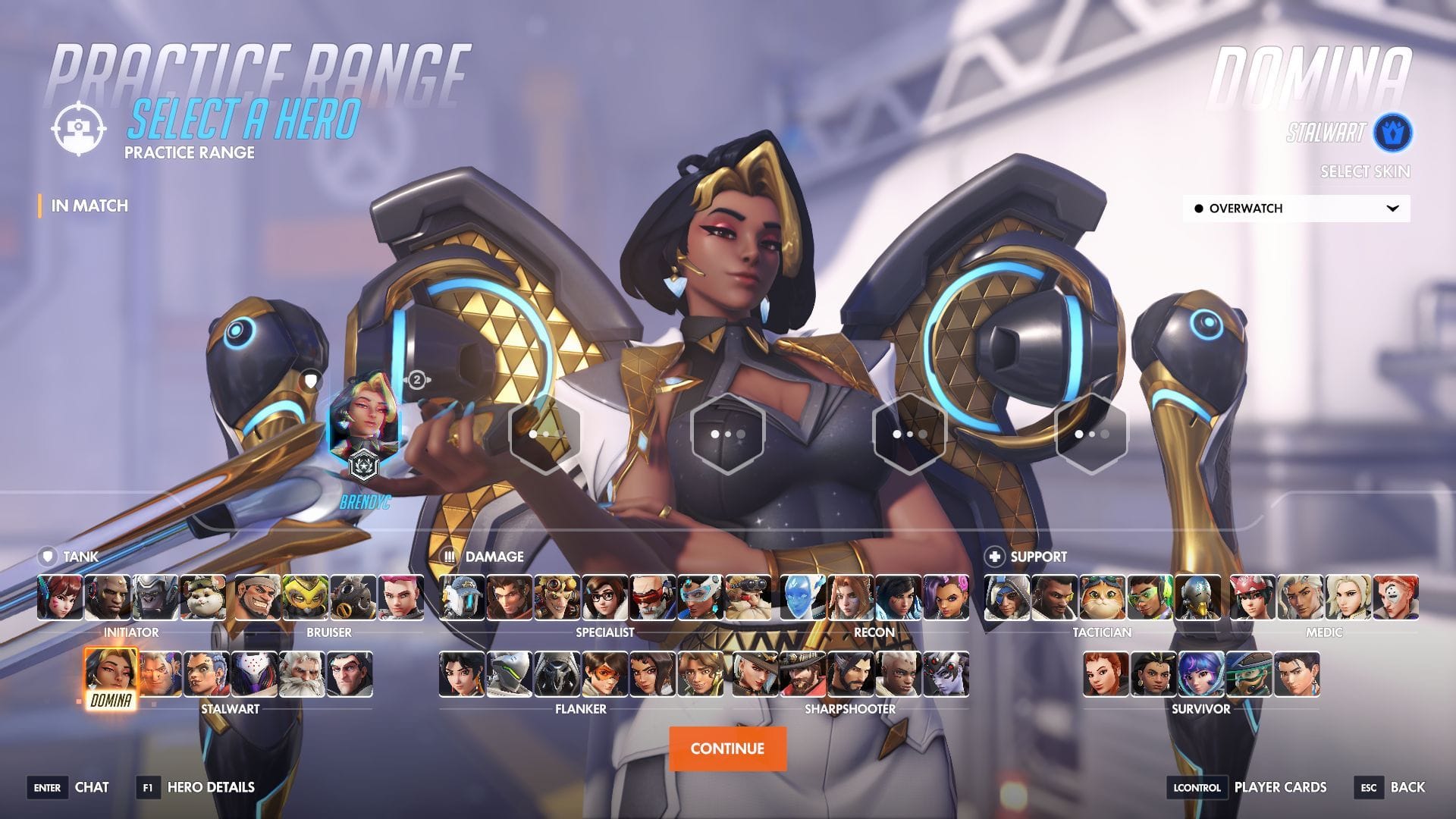This screenshot has height=819, width=1456.
Task: Pick Mercy from the Medic group
Action: (x=1348, y=598)
